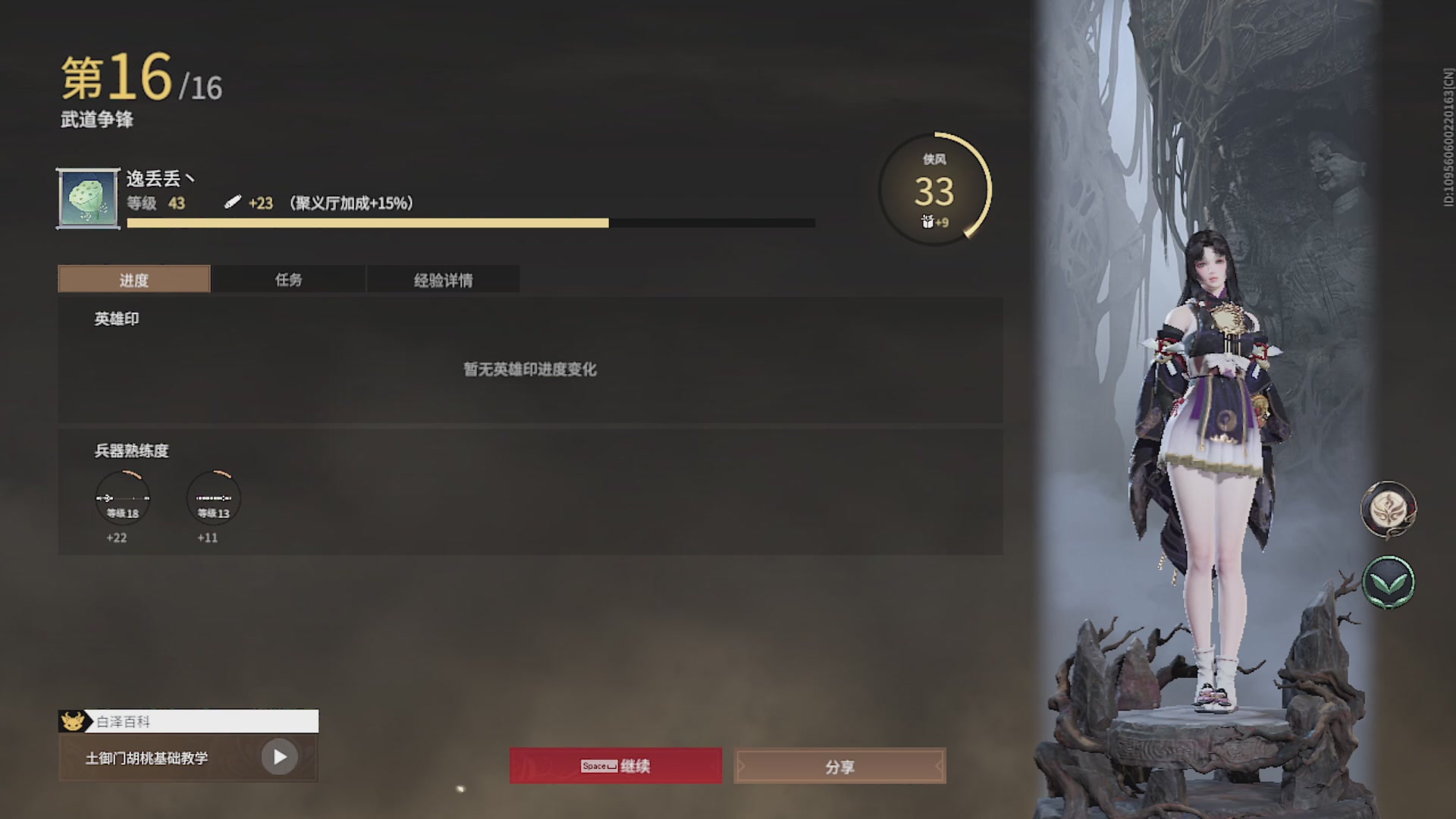
Task: Play the 土御门胡桃基础教学 tutorial video
Action: click(281, 758)
